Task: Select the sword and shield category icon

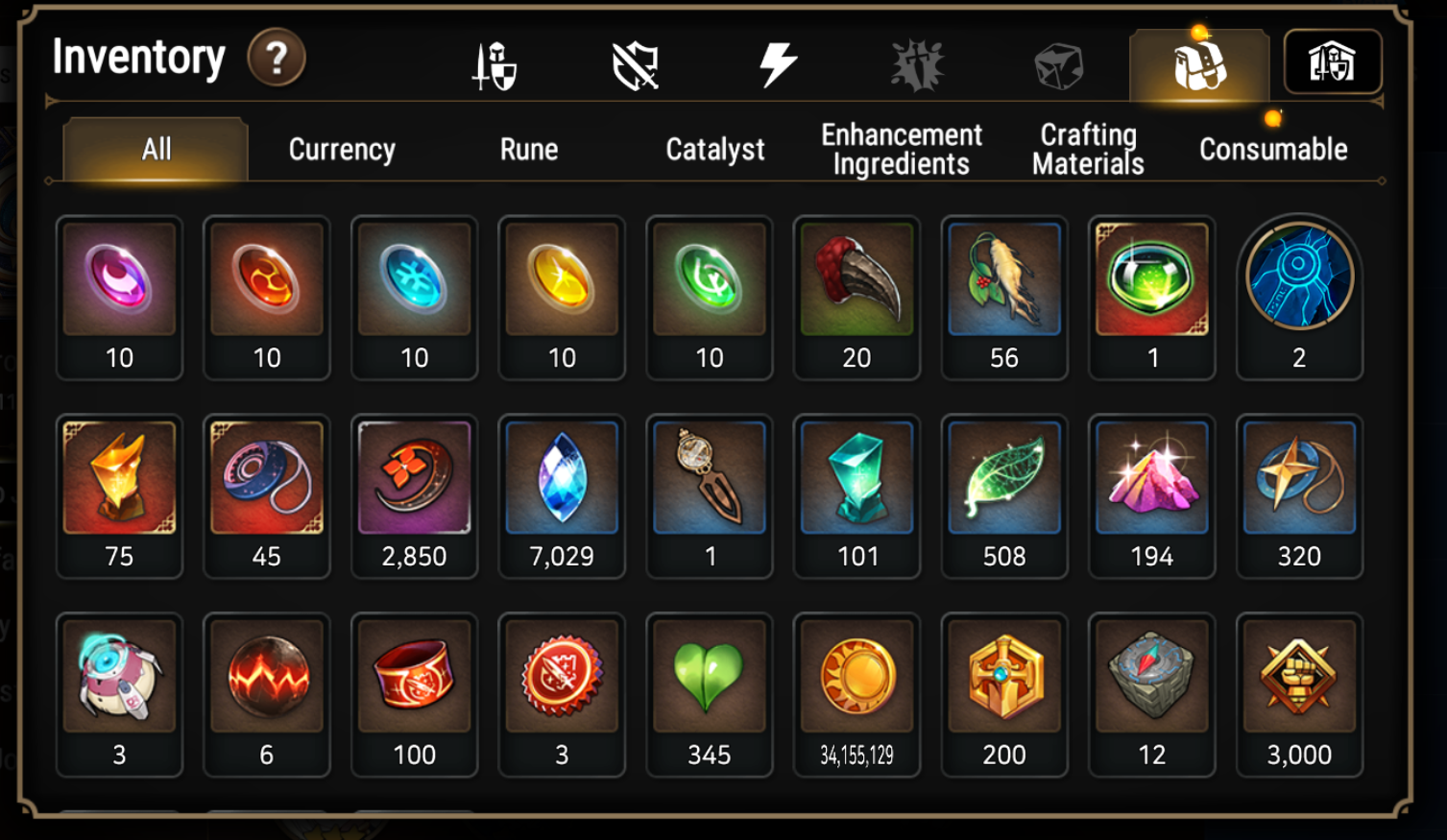Action: [494, 66]
